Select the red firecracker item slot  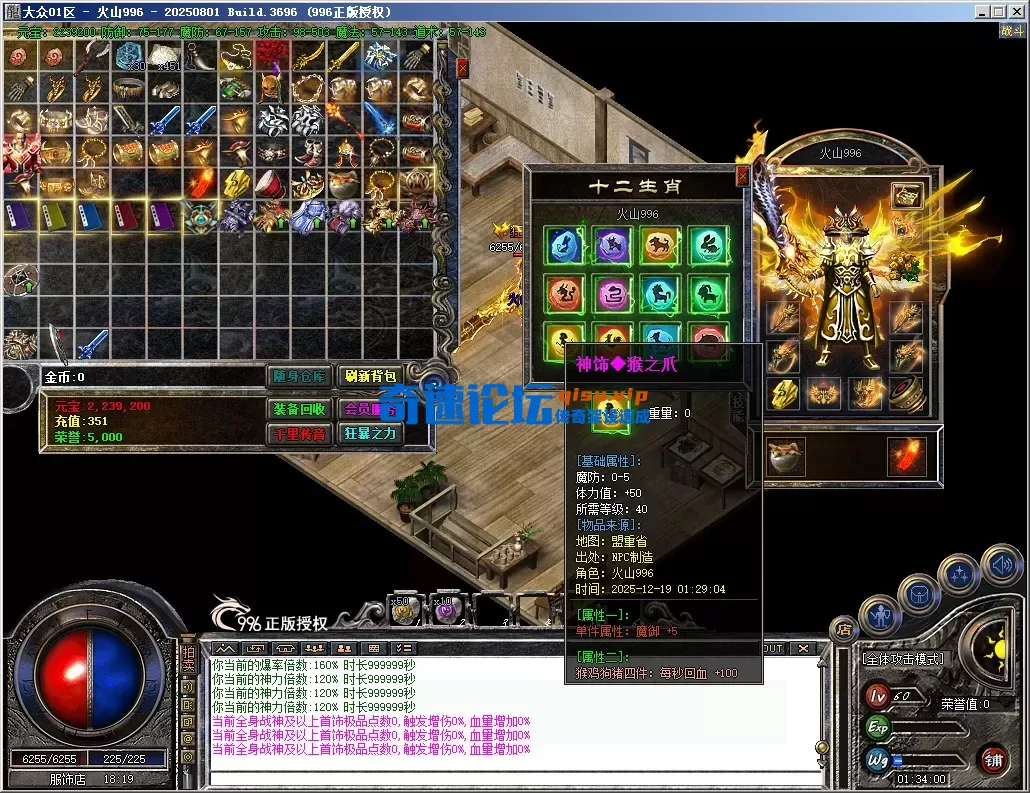(x=907, y=457)
